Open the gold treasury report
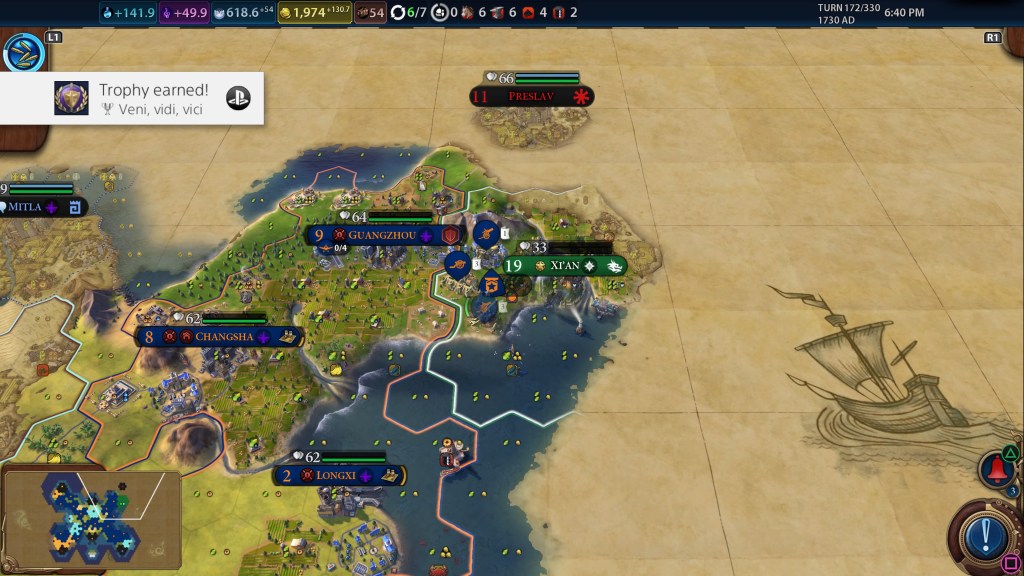Image resolution: width=1024 pixels, height=576 pixels. pos(314,13)
